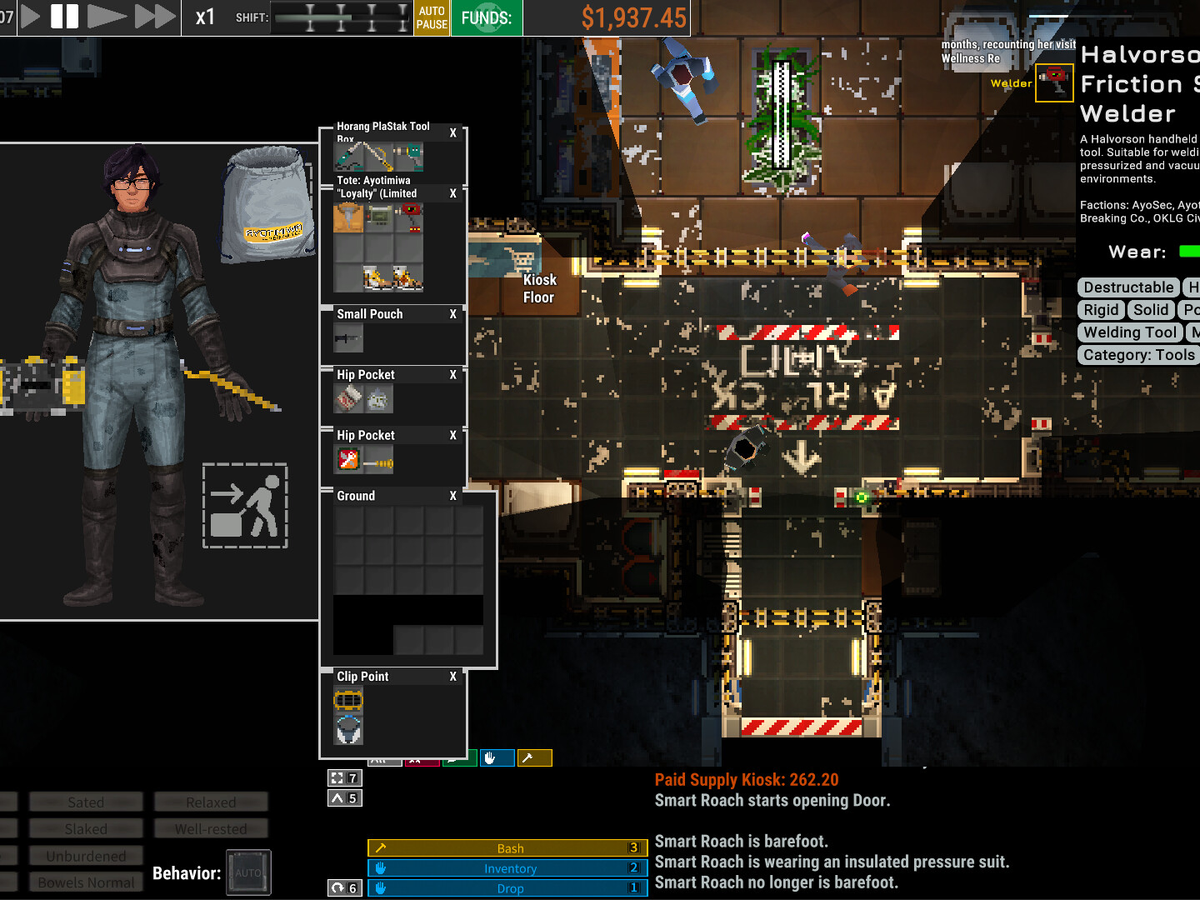Pause the game with the pause button
This screenshot has height=900, width=1200.
pyautogui.click(x=65, y=16)
